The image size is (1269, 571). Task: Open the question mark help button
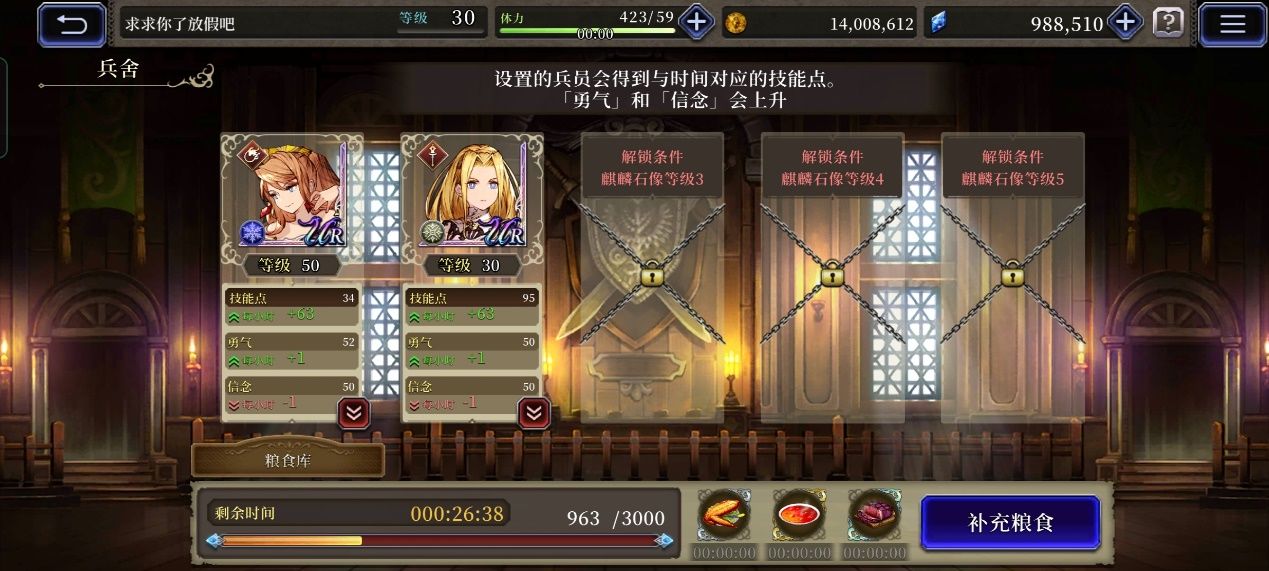(1168, 23)
